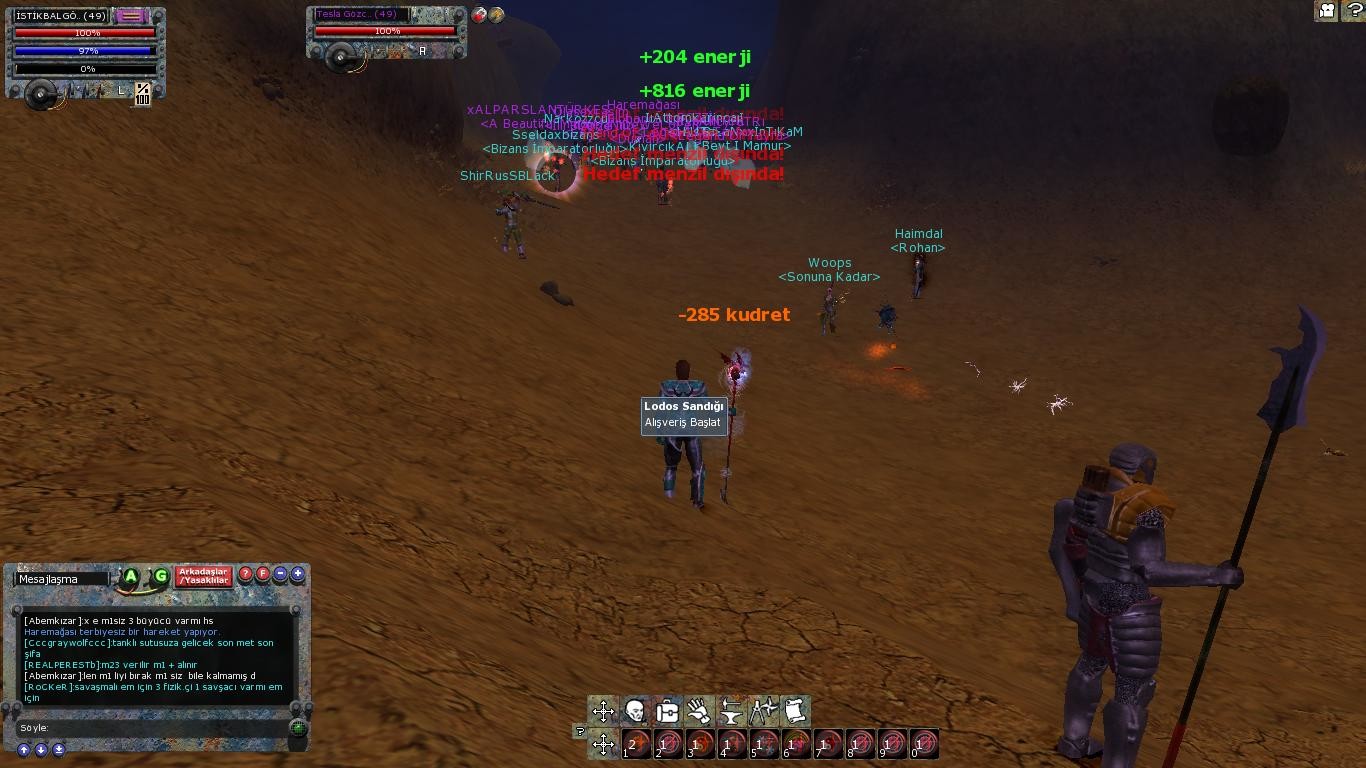Click the glove icon in the toolbar

pyautogui.click(x=699, y=711)
